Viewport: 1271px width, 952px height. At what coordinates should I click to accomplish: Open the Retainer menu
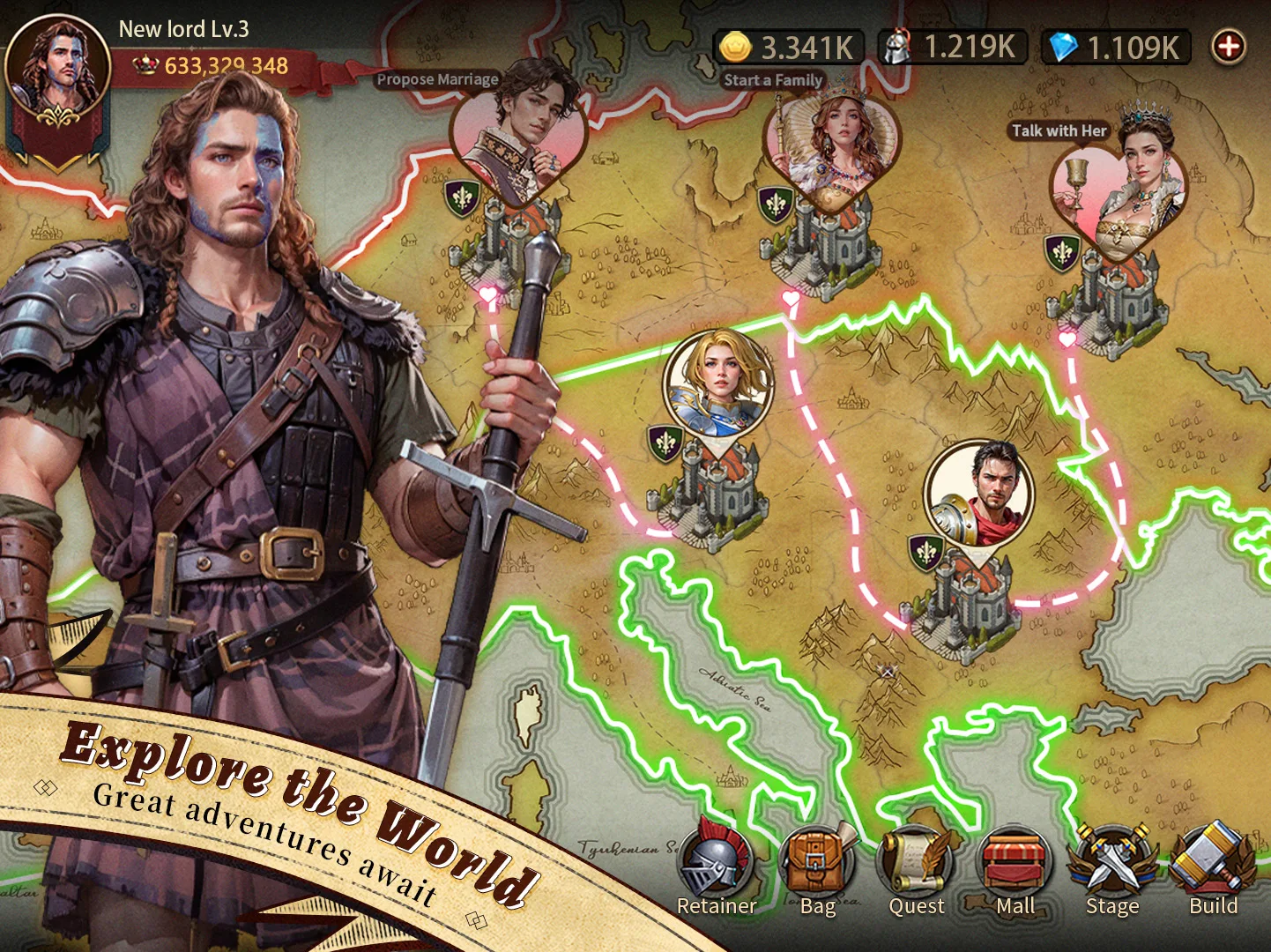point(716,864)
